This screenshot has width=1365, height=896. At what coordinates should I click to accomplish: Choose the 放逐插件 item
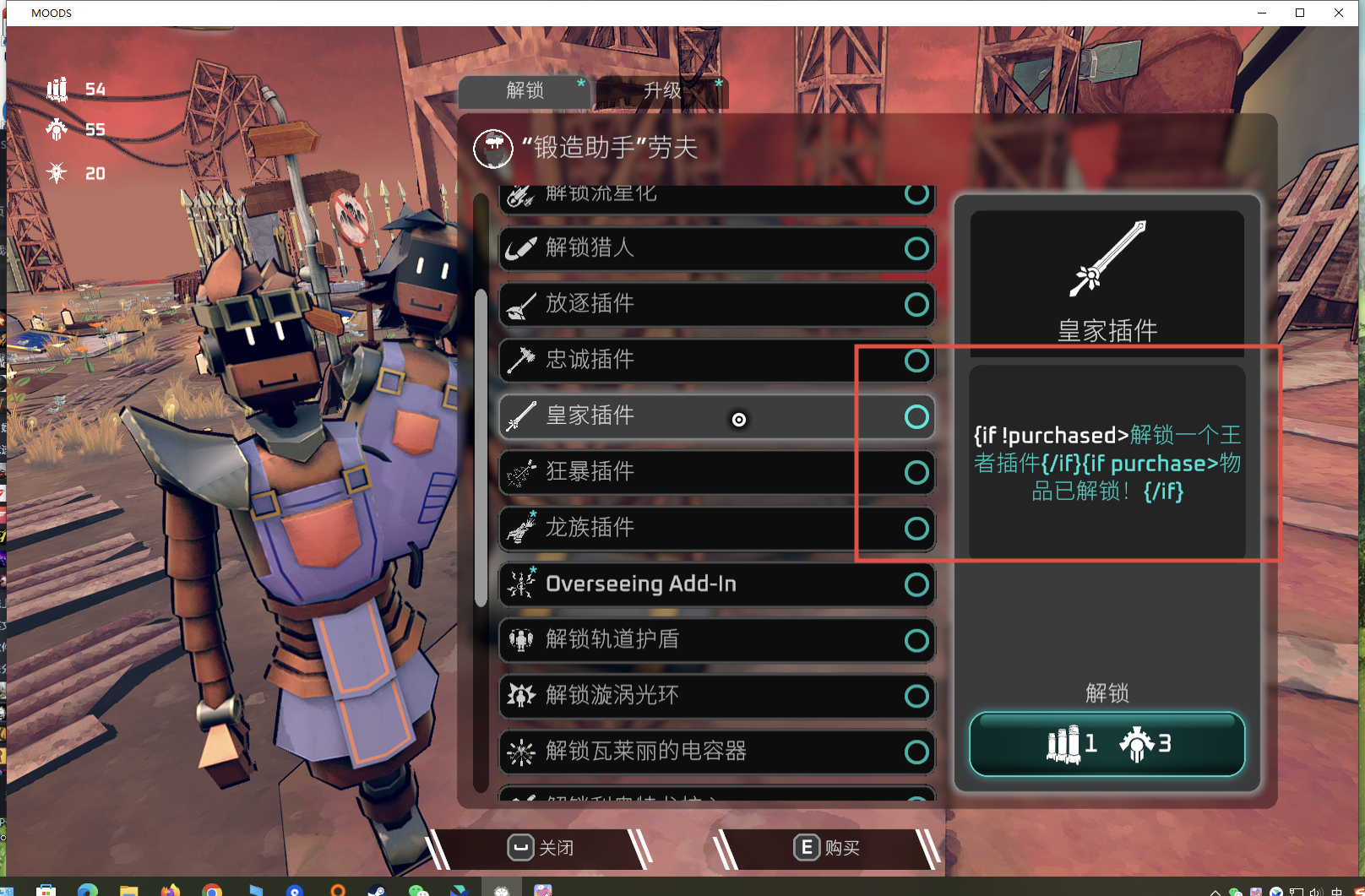tap(715, 304)
